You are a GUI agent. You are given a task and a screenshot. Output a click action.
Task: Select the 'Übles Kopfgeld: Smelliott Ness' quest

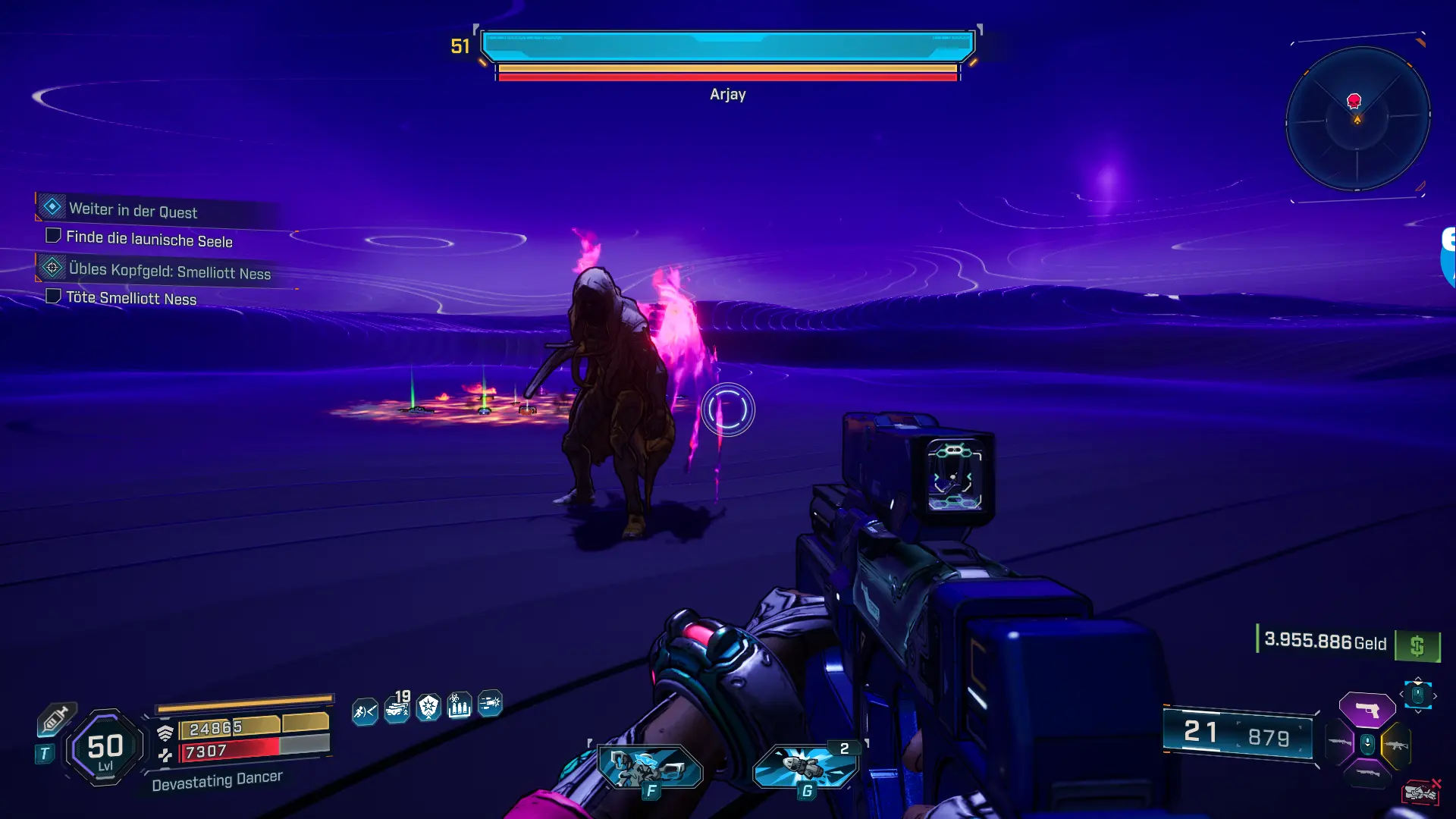(169, 271)
